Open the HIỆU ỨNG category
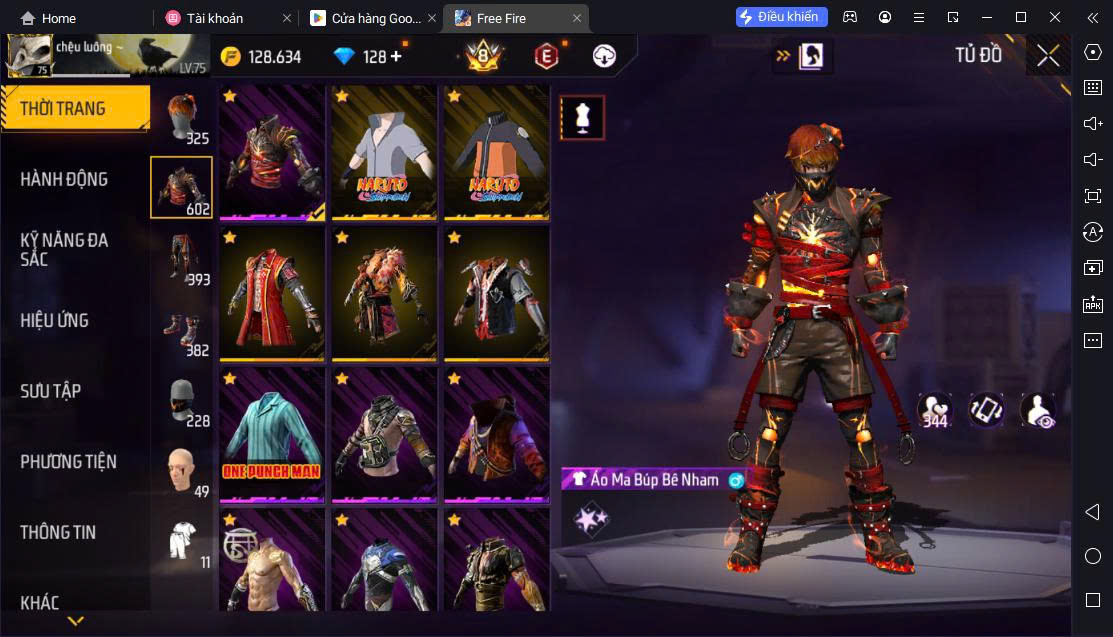Screen dimensions: 1113x637 pyautogui.click(x=55, y=320)
